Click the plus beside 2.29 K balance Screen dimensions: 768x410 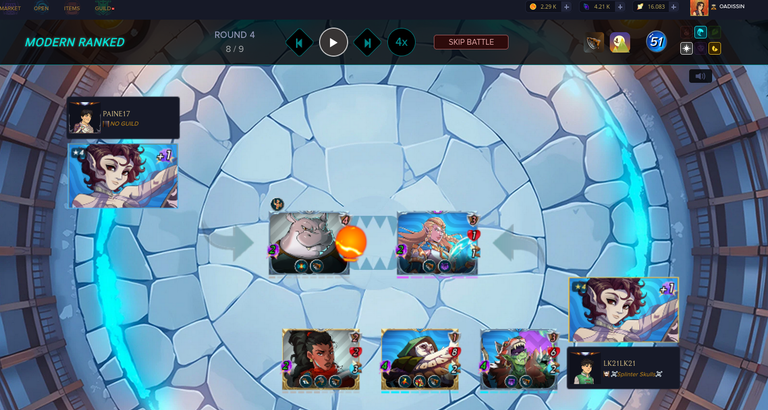(566, 7)
